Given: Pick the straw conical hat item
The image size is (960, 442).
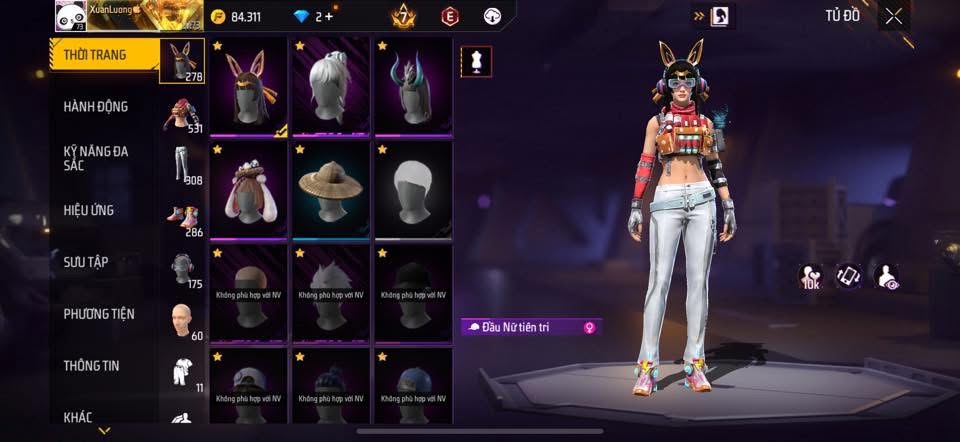Looking at the screenshot, I should pyautogui.click(x=331, y=190).
